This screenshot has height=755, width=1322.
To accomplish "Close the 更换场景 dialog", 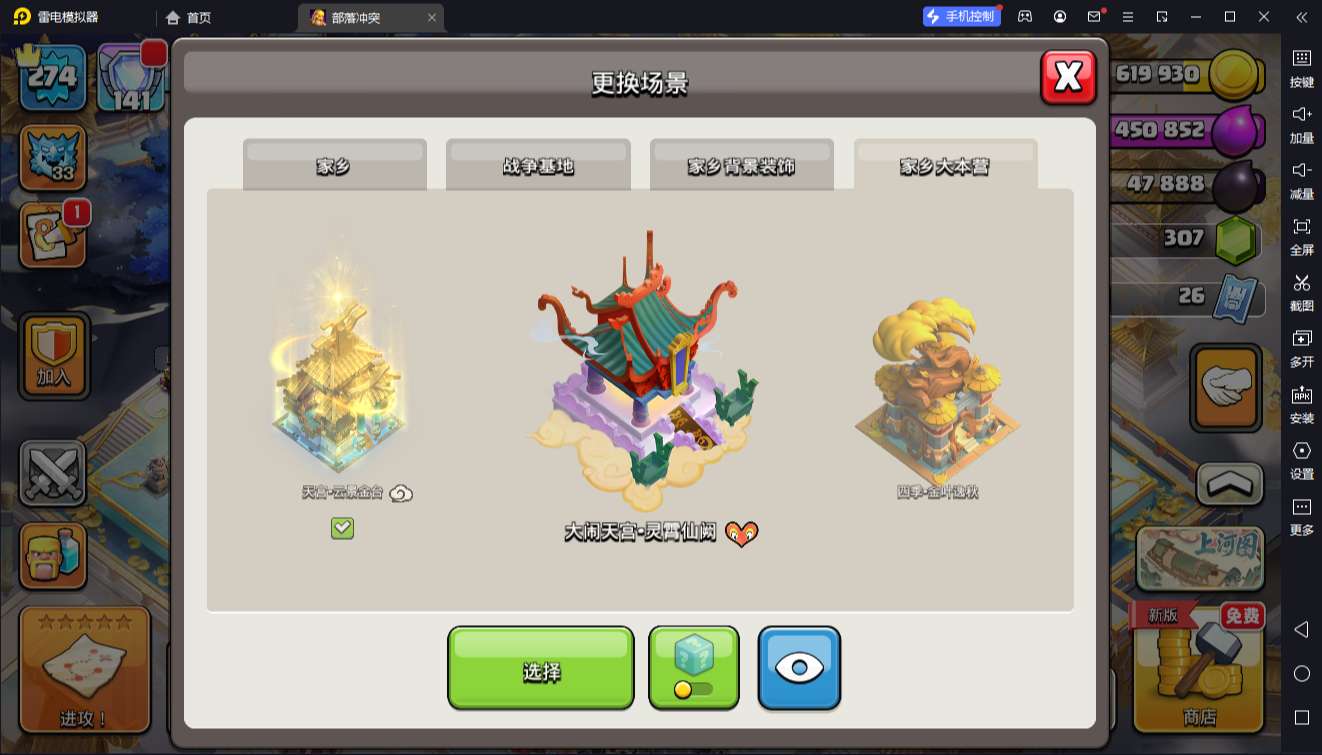I will (x=1068, y=77).
